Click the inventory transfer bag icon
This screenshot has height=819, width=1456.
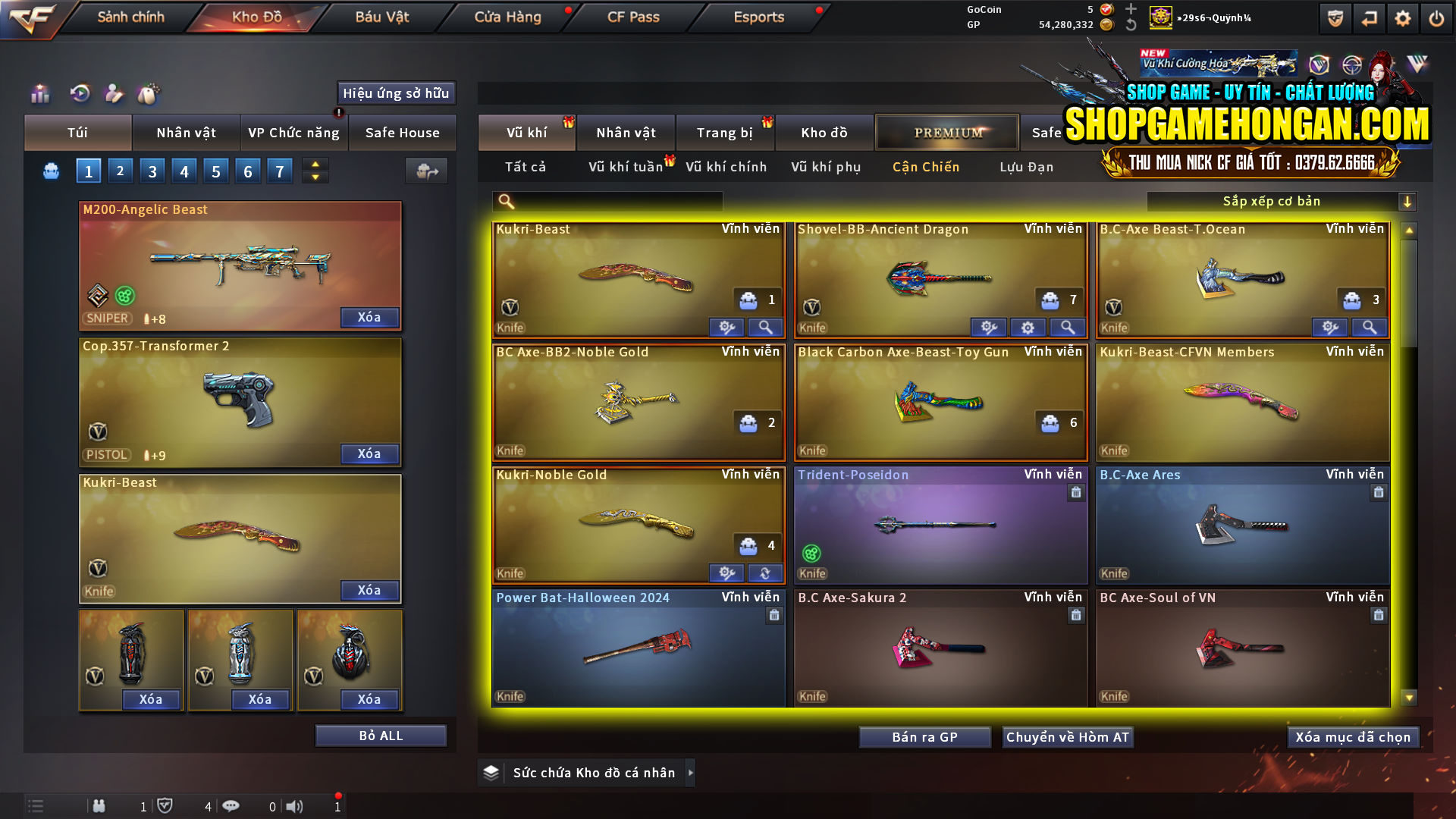point(426,171)
